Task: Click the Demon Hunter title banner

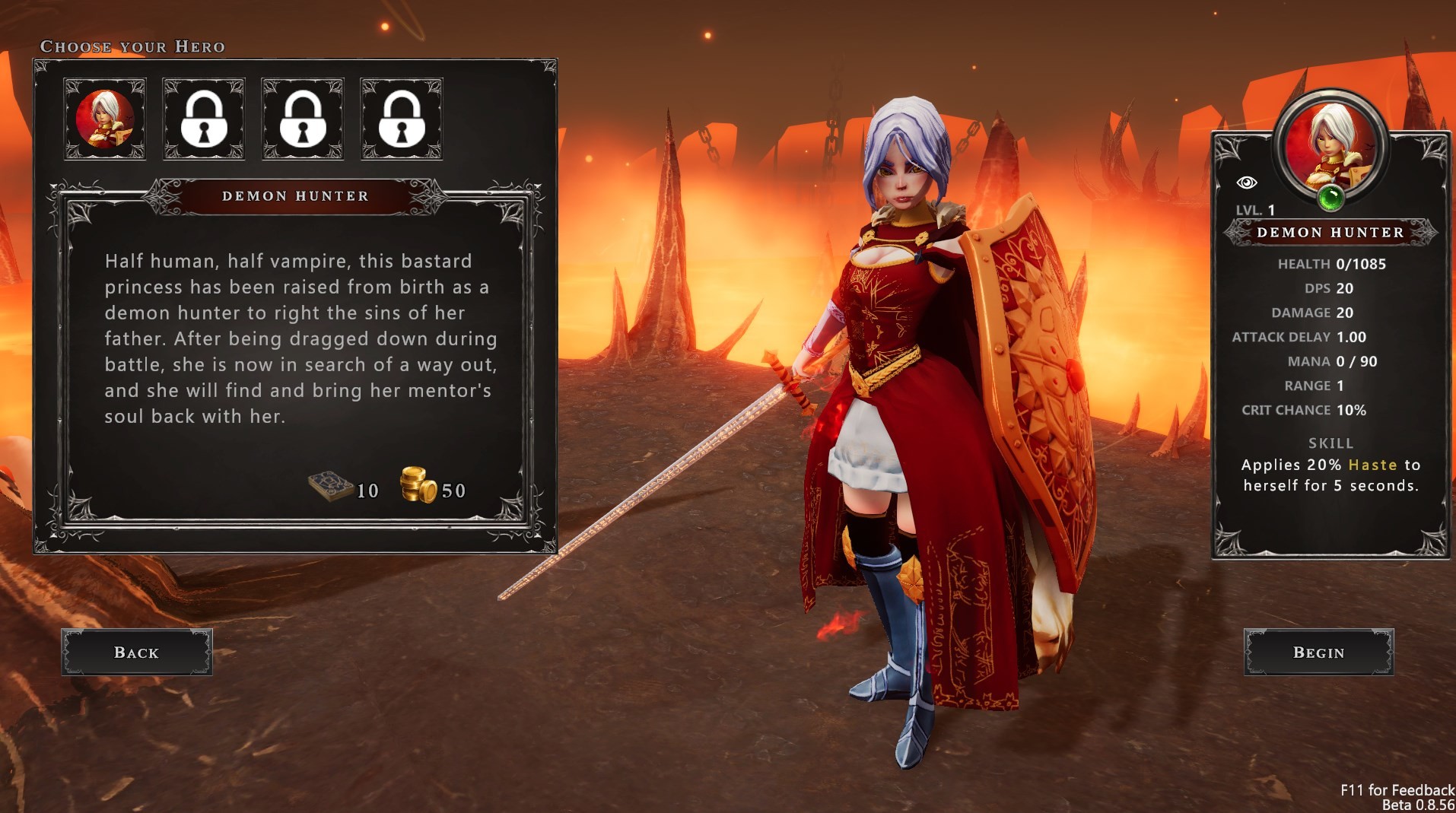Action: pos(295,196)
